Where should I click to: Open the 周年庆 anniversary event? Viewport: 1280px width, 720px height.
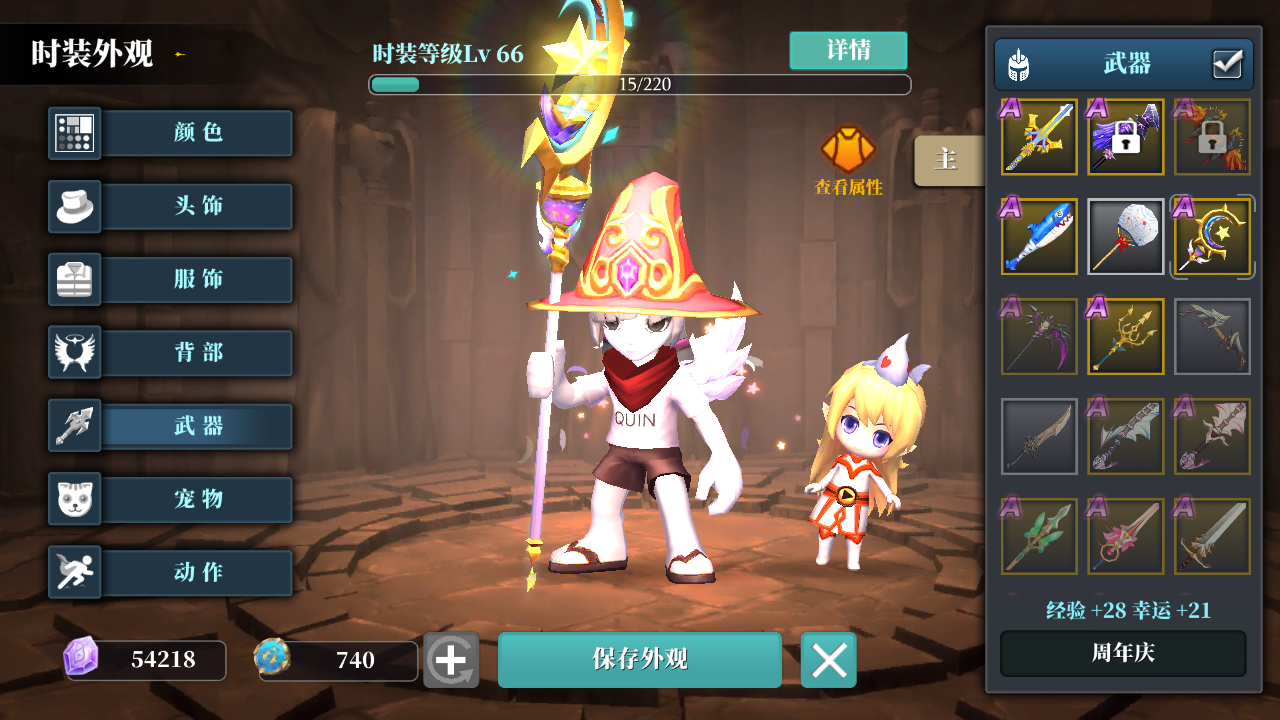pyautogui.click(x=1122, y=653)
